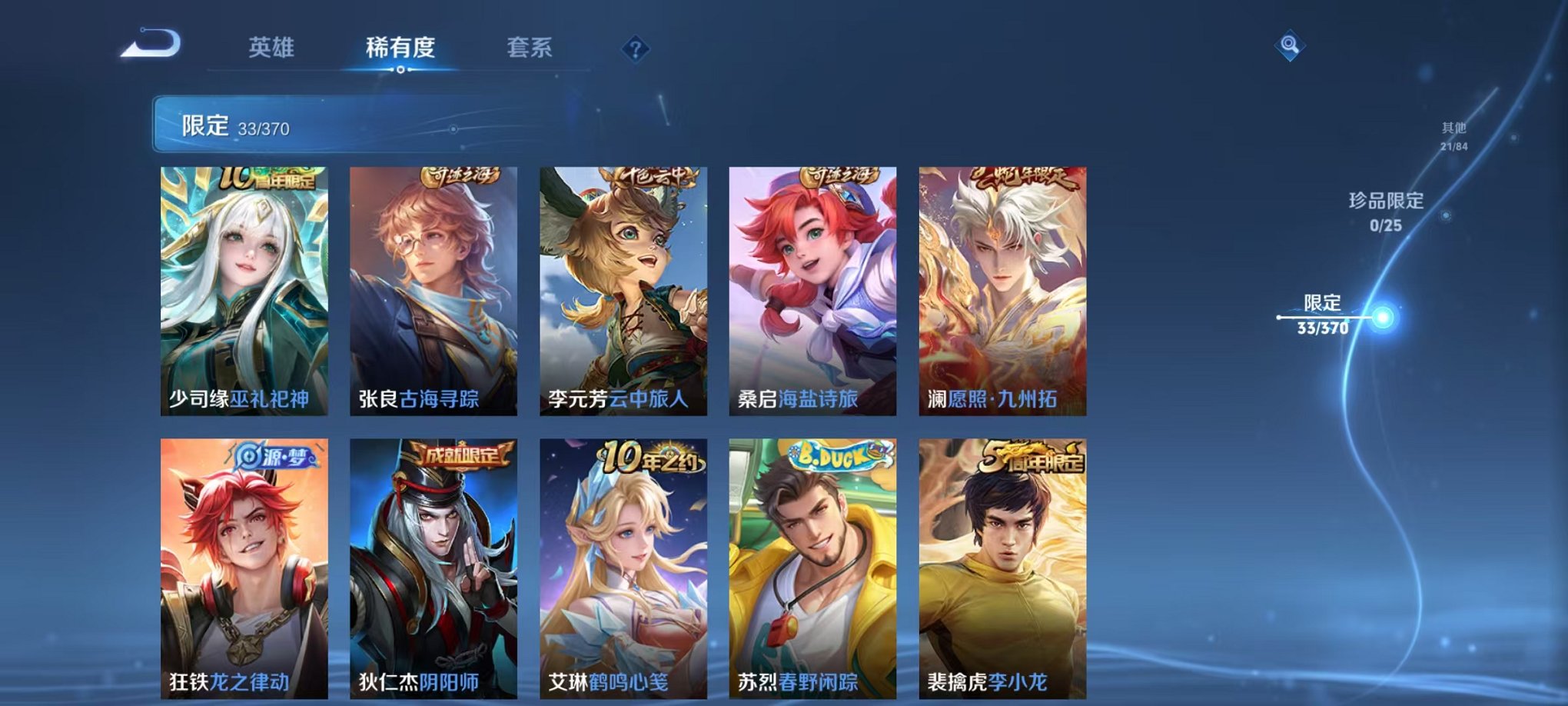The height and width of the screenshot is (706, 1568).
Task: Open the question mark help icon
Action: pos(633,50)
